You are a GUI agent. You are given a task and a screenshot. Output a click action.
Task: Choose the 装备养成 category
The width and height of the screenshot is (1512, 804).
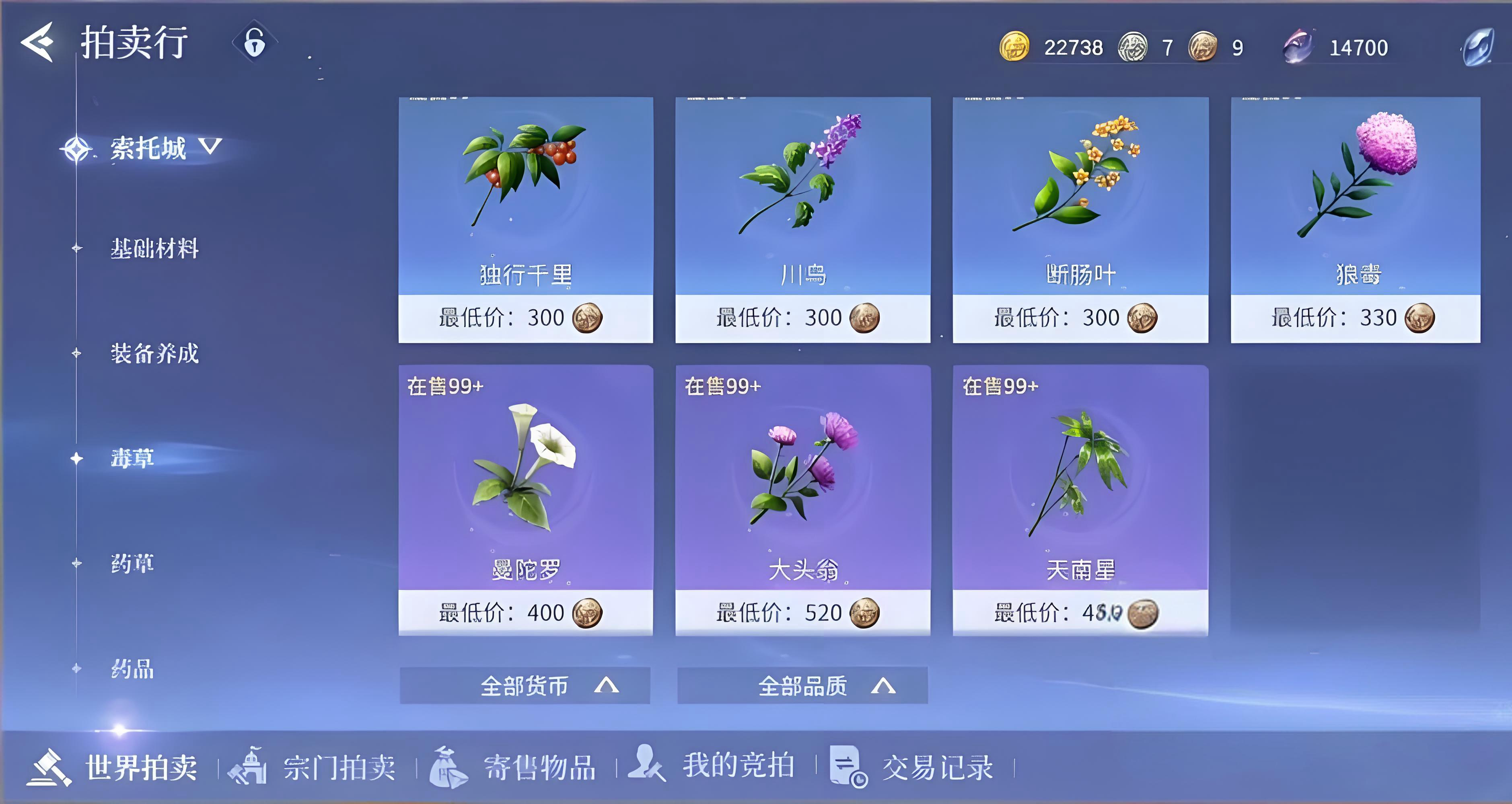[154, 354]
